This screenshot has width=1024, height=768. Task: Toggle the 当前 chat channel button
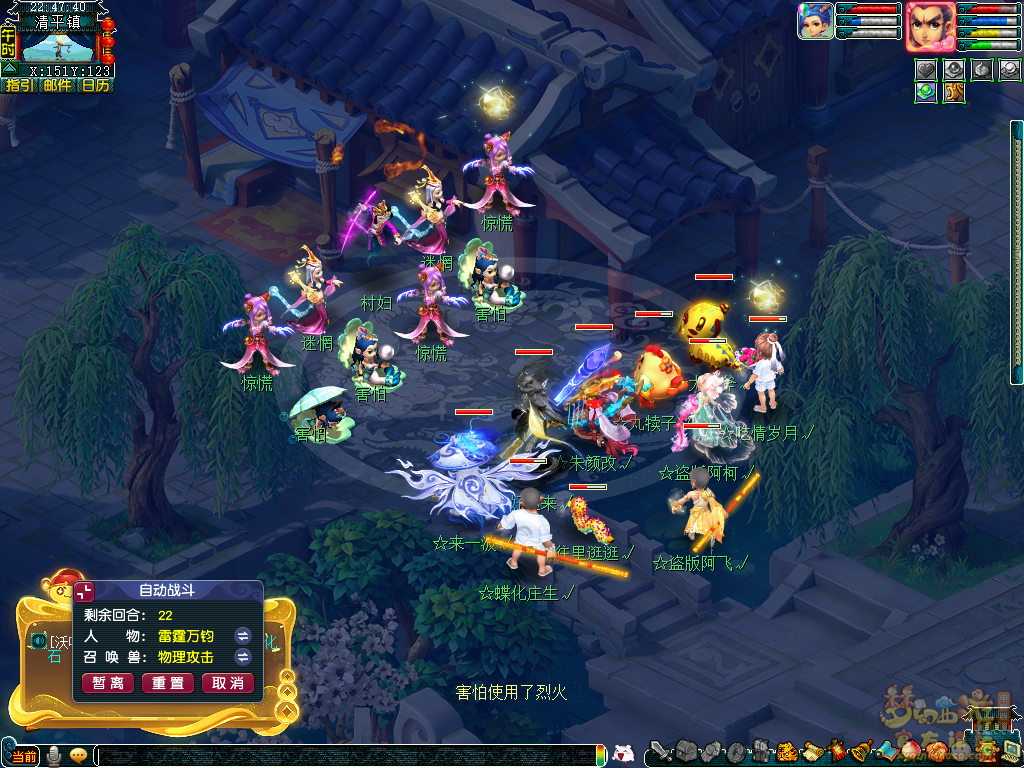click(25, 756)
